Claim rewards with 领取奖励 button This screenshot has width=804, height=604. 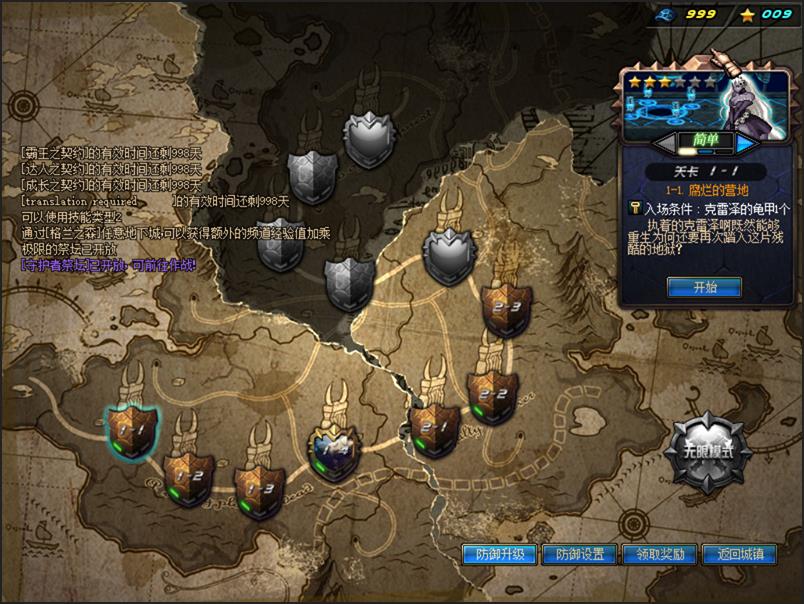[660, 554]
